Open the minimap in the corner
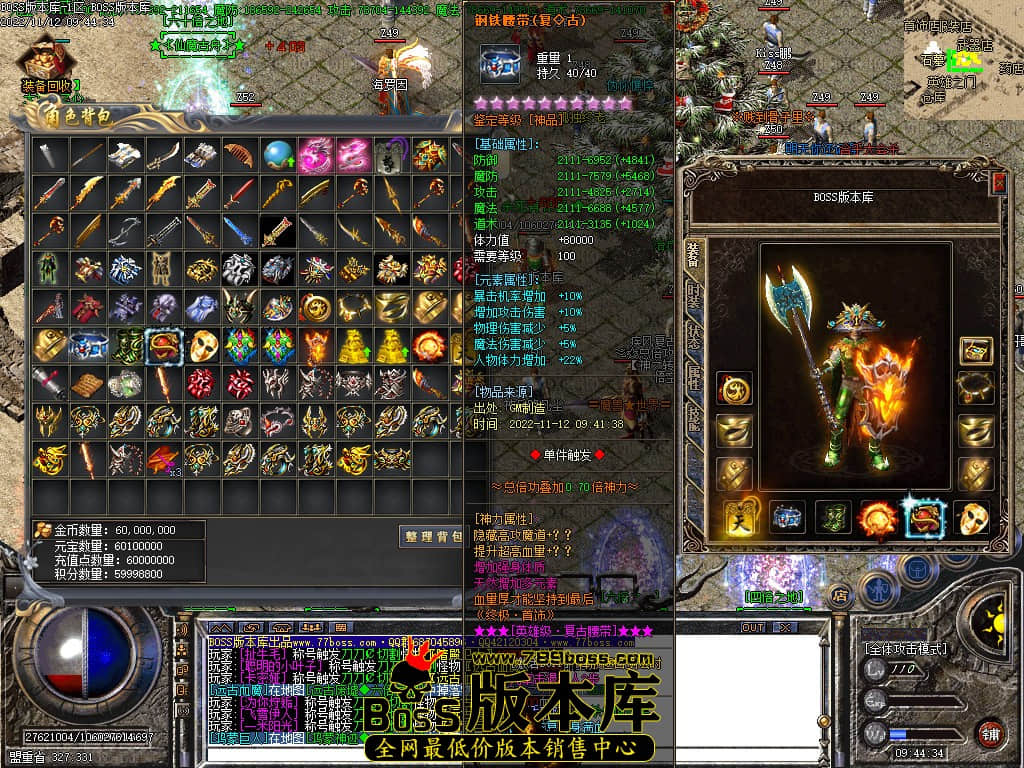This screenshot has height=768, width=1024. pos(962,60)
